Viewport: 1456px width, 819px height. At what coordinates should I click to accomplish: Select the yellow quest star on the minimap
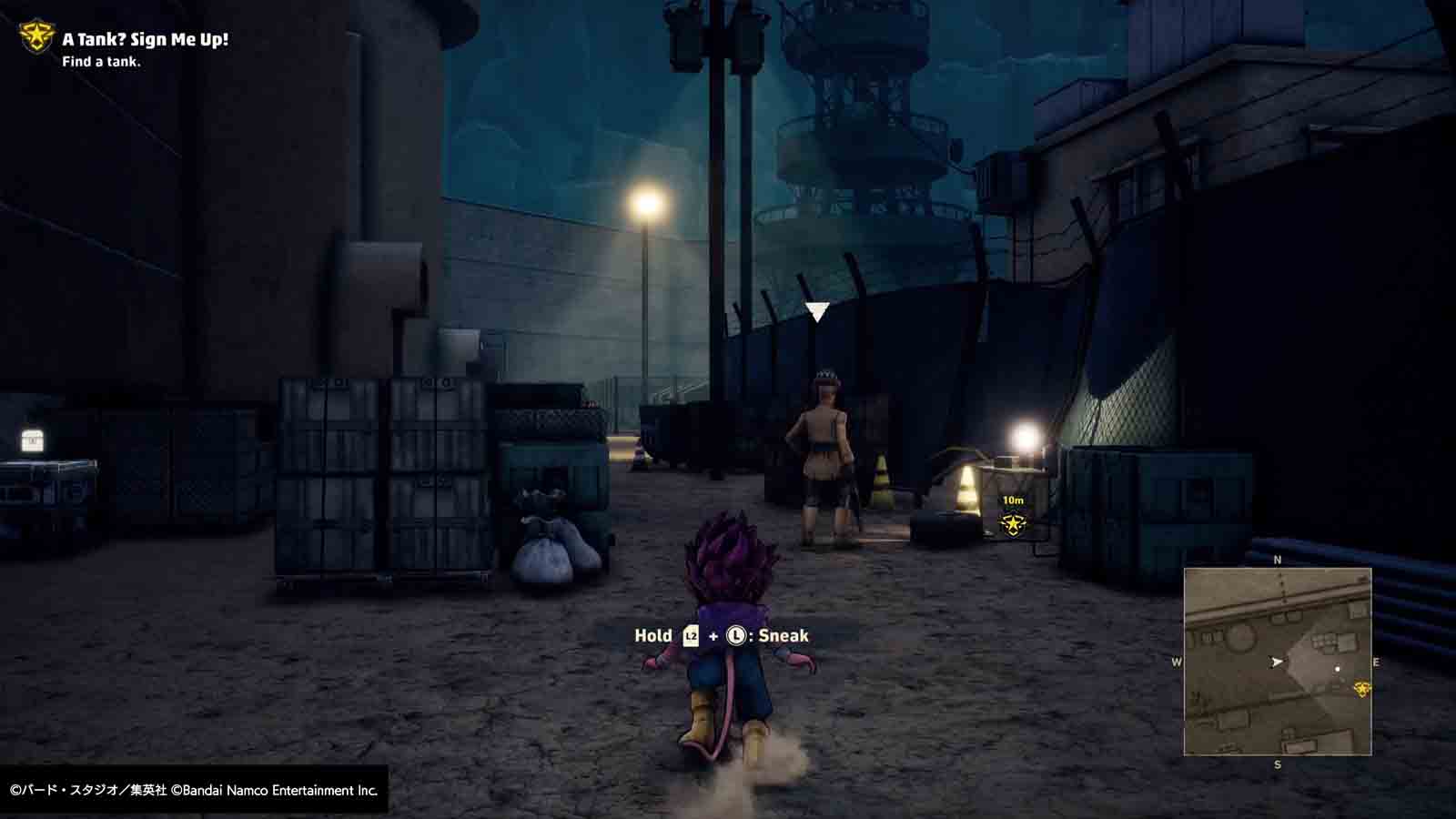point(1362,689)
